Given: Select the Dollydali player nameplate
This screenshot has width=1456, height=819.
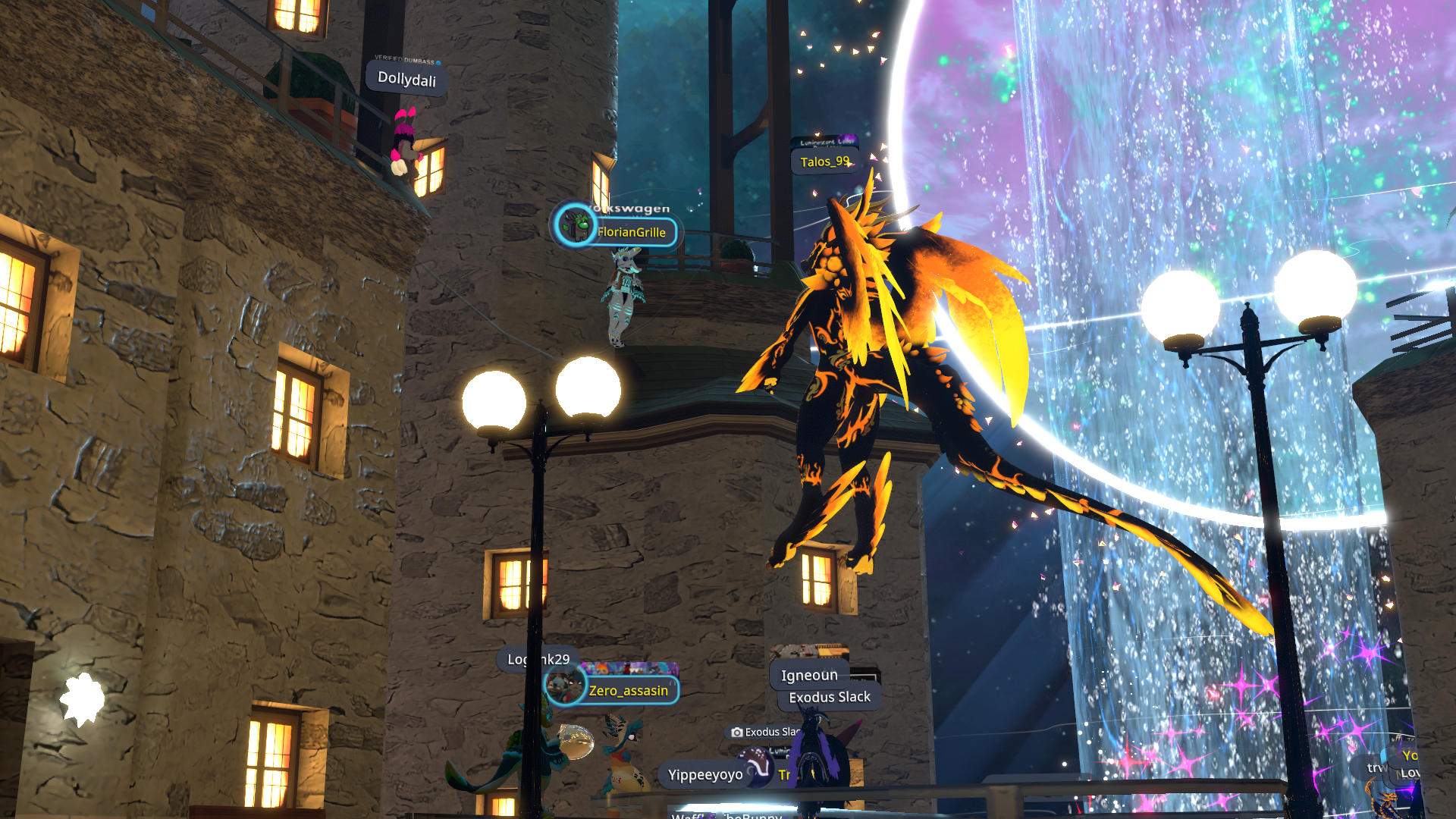Looking at the screenshot, I should click(x=406, y=79).
